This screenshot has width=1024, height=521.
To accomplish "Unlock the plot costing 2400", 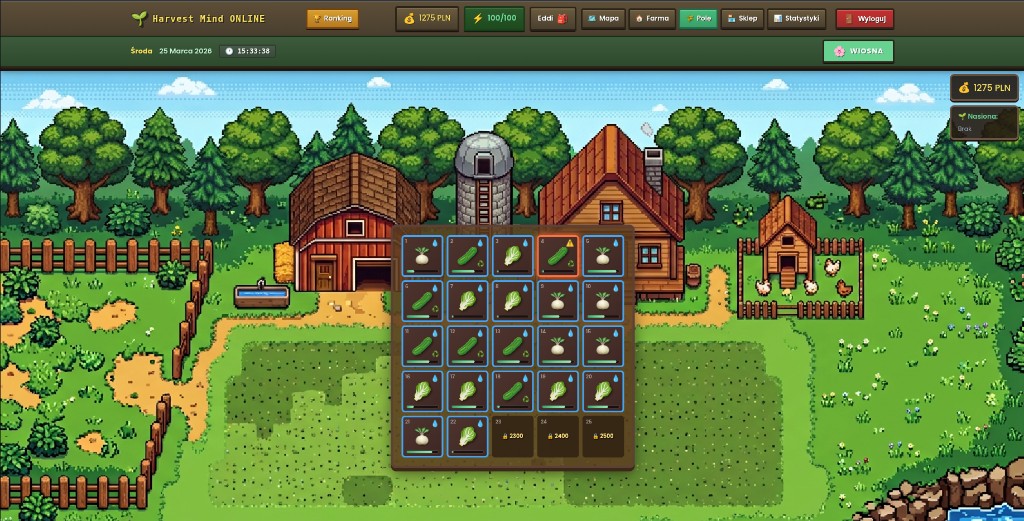I will 558,437.
